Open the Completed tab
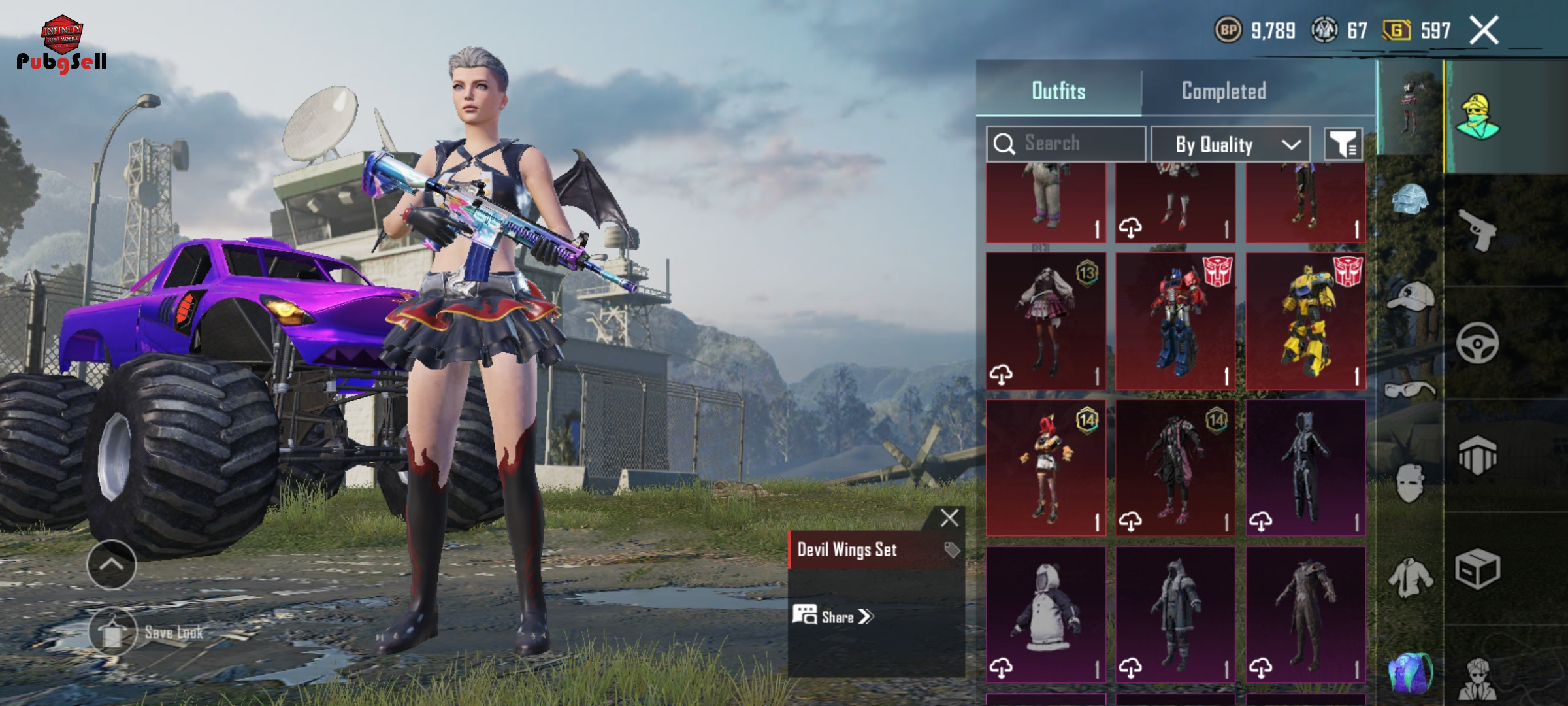1568x706 pixels. pyautogui.click(x=1224, y=91)
